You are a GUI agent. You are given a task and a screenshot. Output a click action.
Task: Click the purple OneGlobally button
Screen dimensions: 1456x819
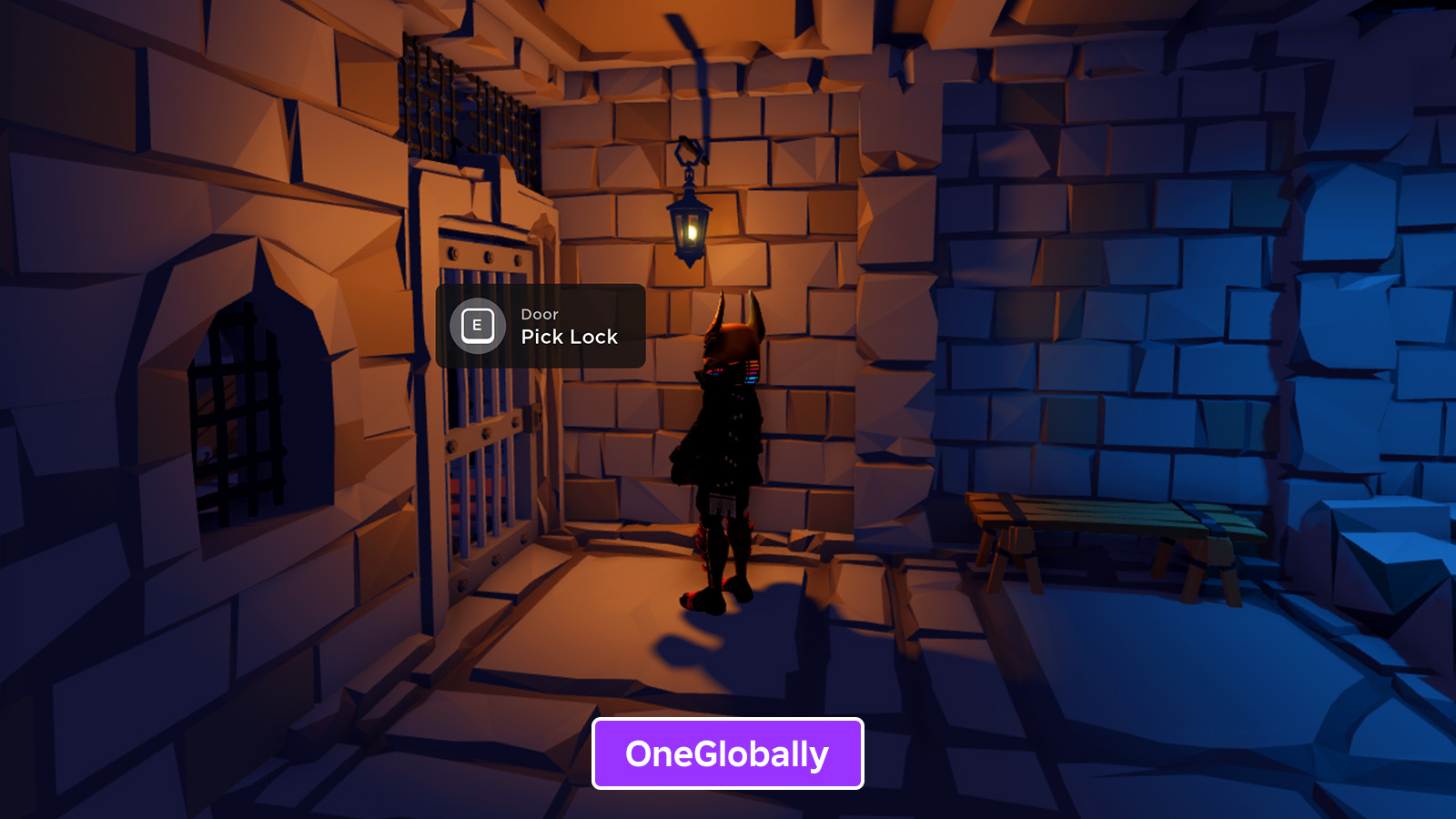pyautogui.click(x=727, y=753)
